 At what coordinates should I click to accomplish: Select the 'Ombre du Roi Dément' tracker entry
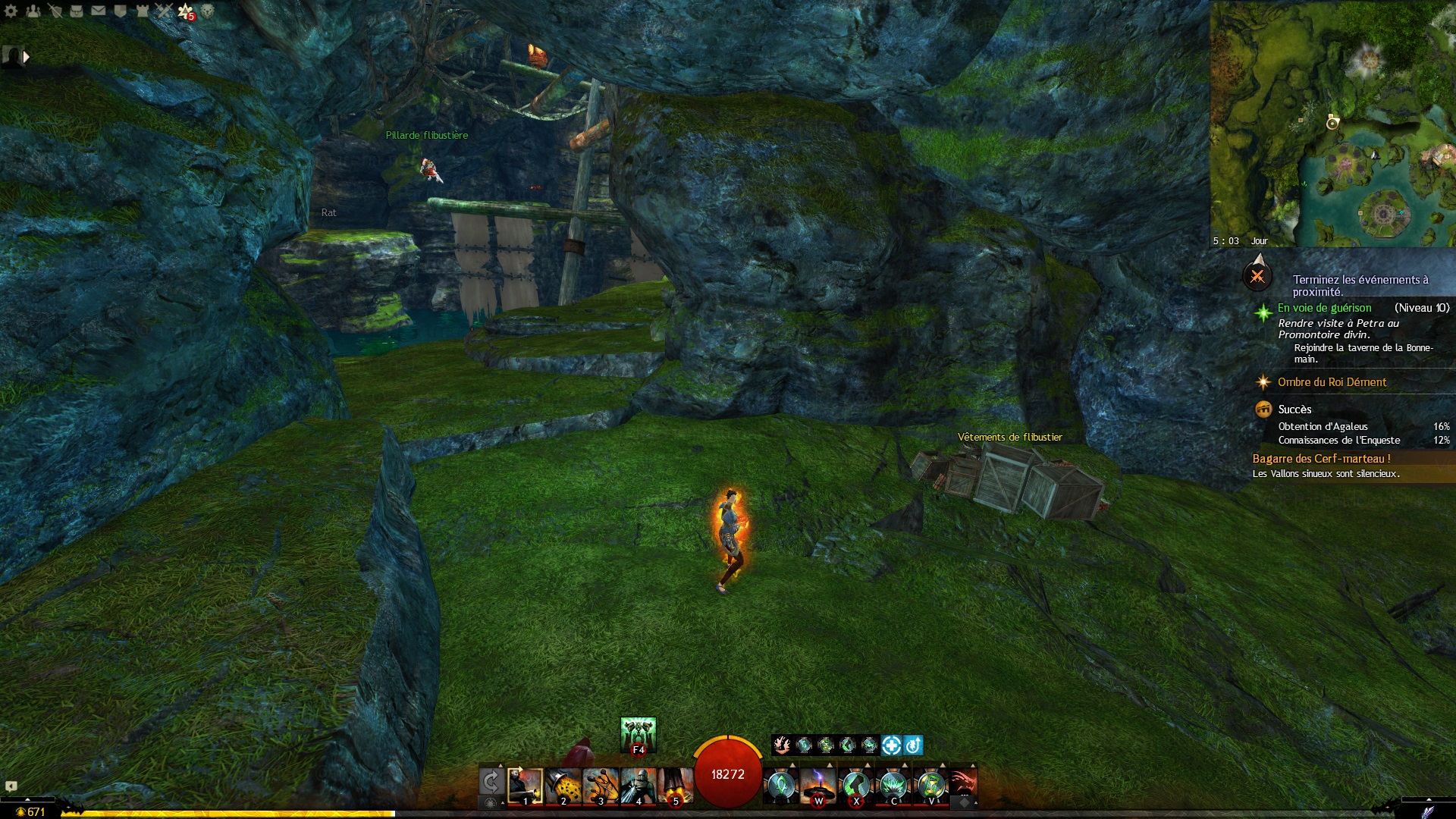click(x=1332, y=382)
